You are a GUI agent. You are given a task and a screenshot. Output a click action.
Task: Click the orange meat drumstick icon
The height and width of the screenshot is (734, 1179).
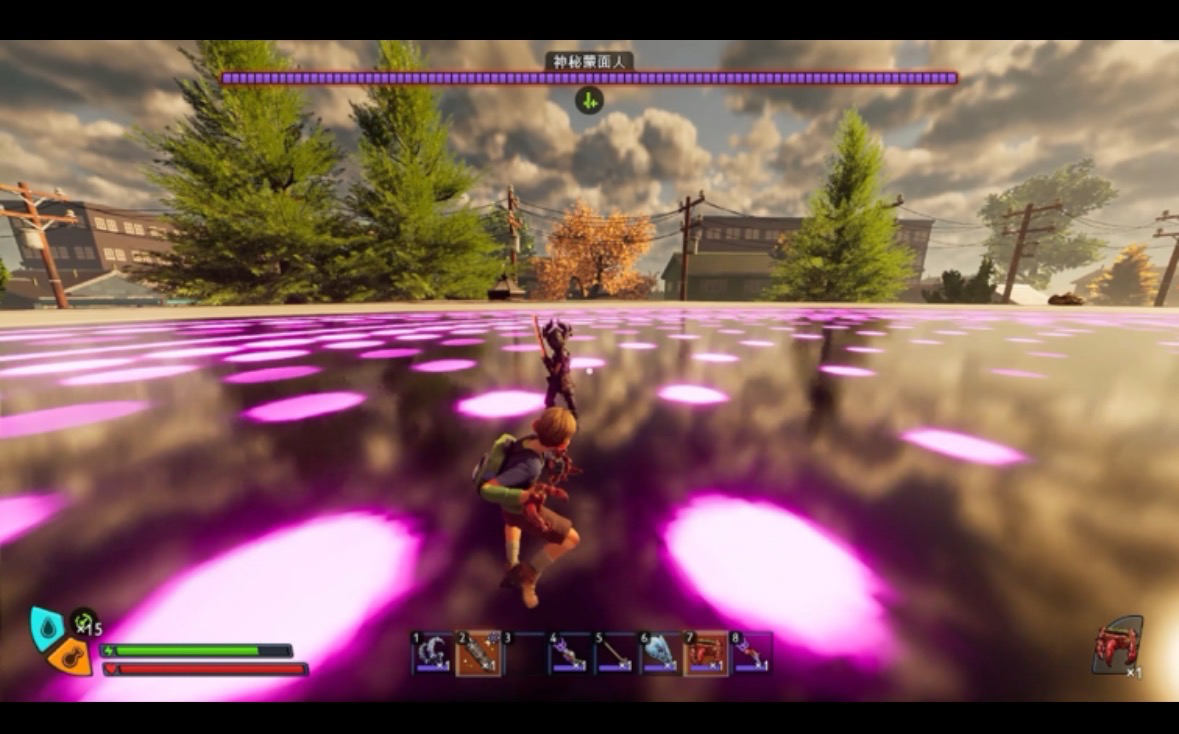pos(71,656)
